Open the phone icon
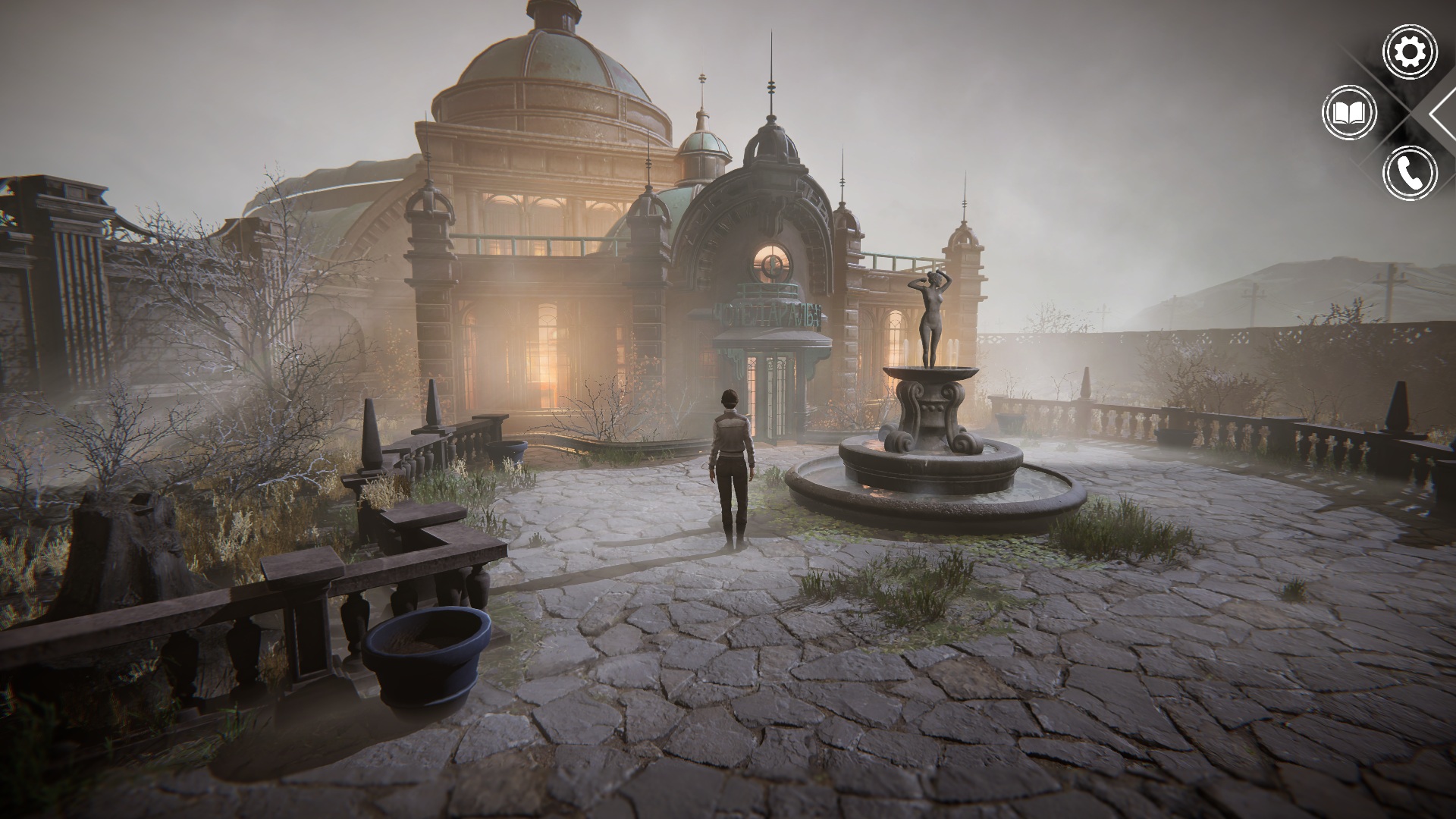 tap(1410, 174)
